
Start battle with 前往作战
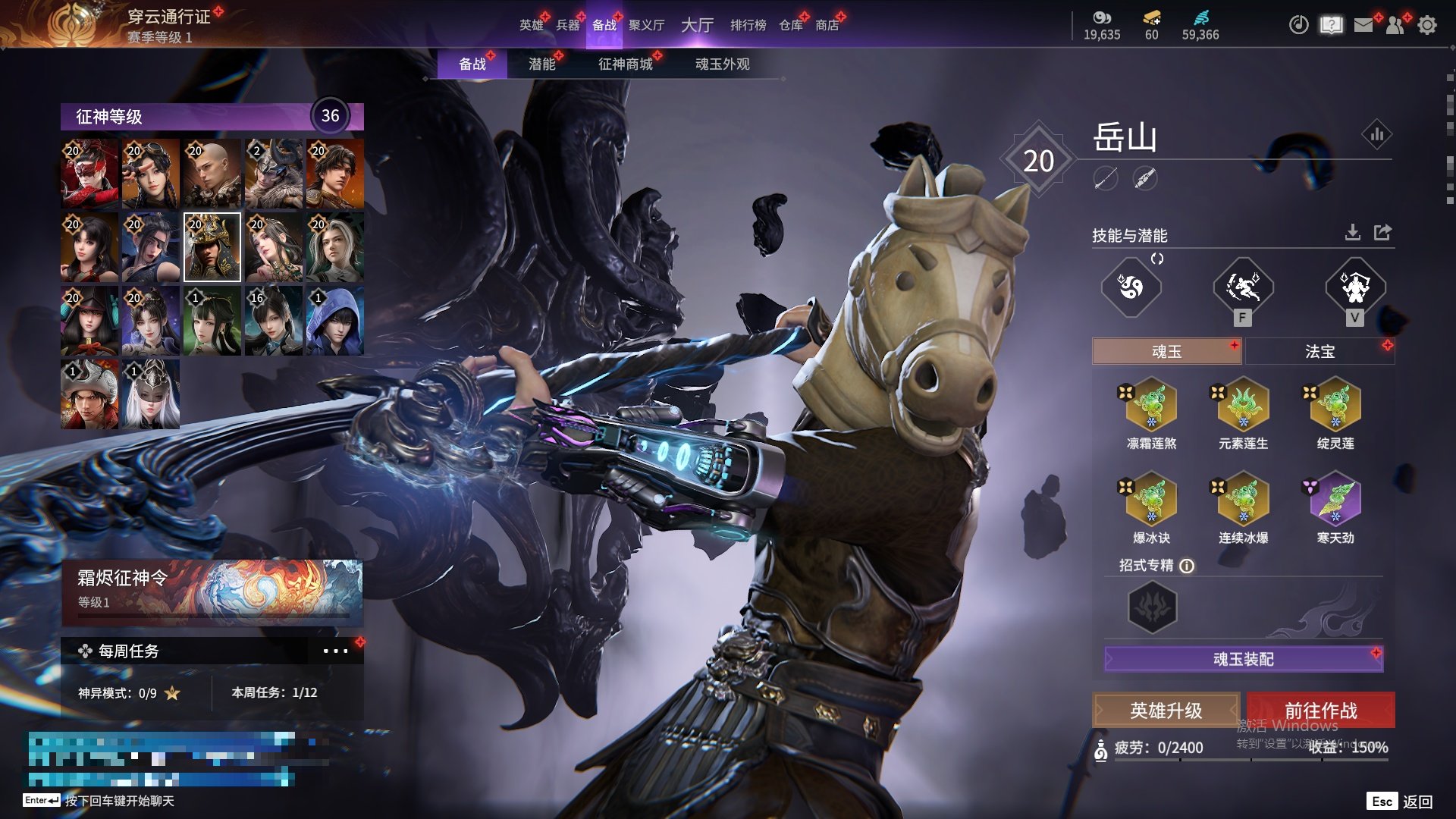1320,711
